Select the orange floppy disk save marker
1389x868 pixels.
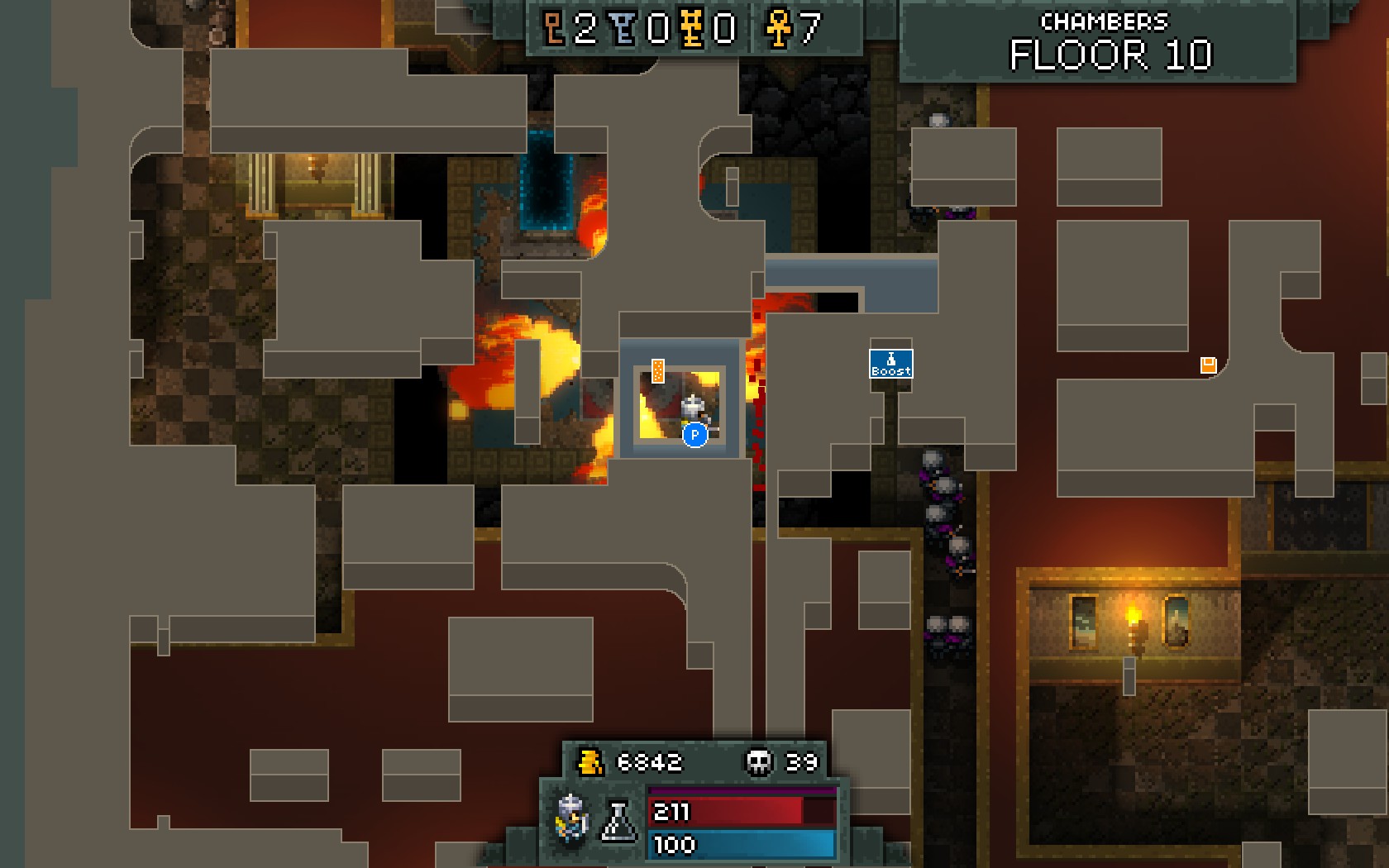tap(1208, 365)
